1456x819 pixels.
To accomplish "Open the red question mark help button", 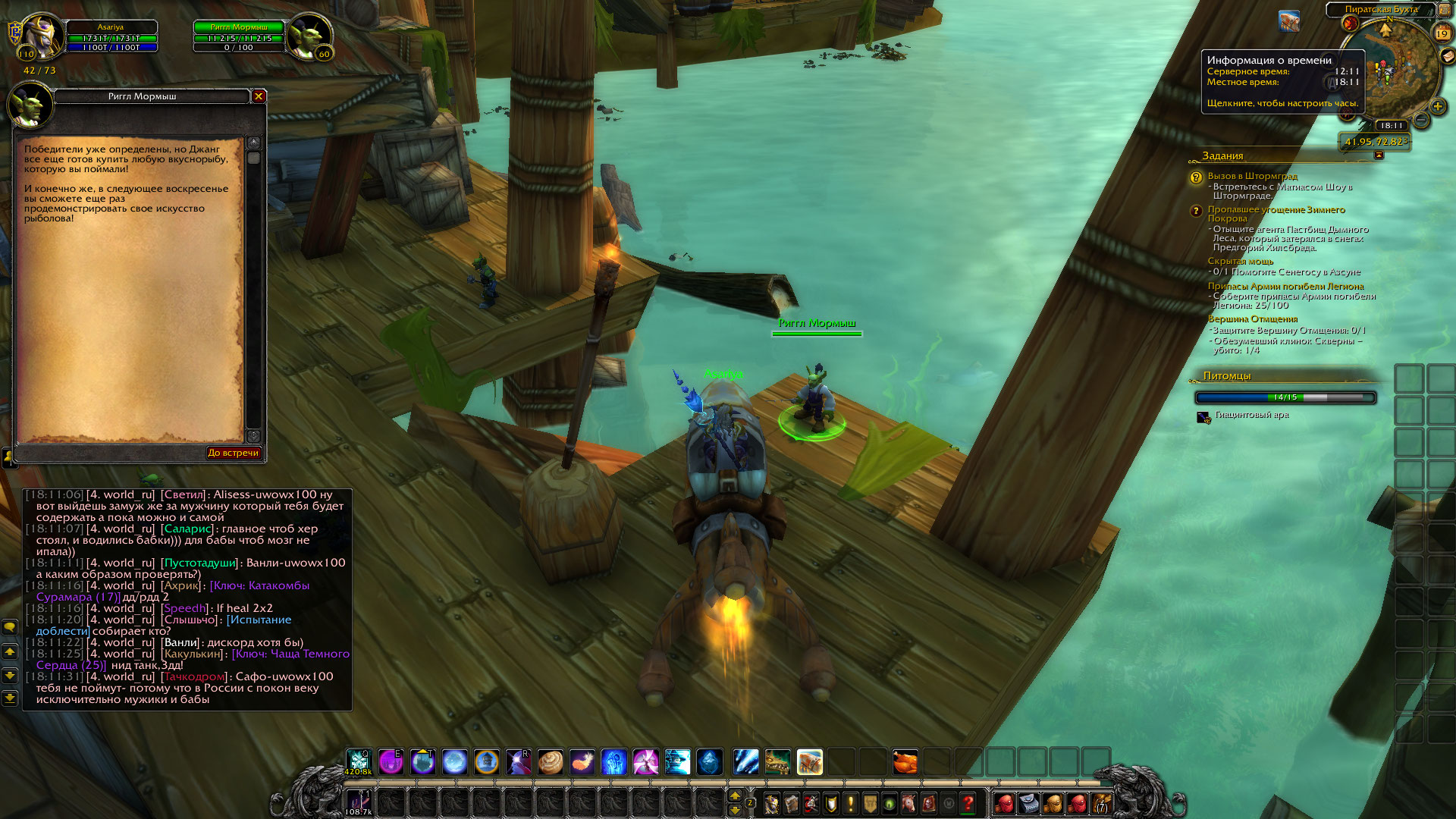I will point(968,803).
